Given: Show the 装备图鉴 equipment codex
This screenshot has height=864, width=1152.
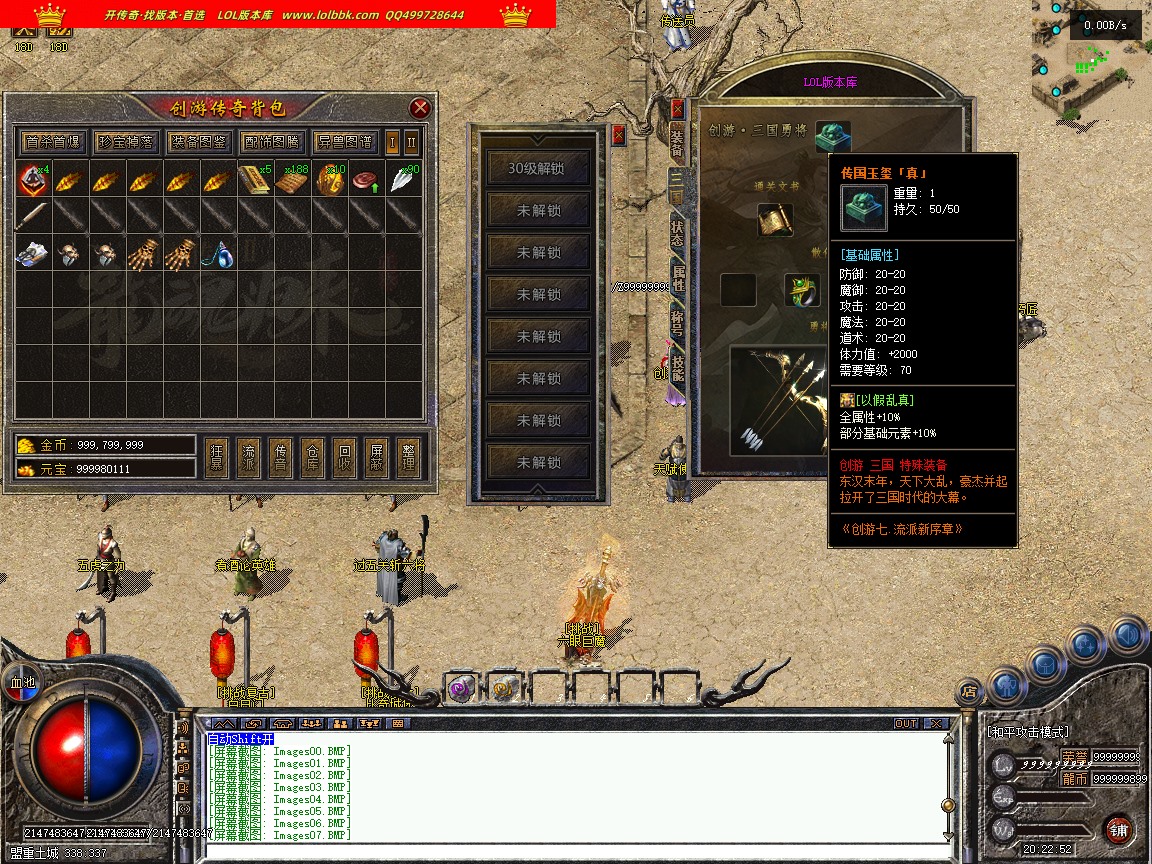Looking at the screenshot, I should click(198, 142).
